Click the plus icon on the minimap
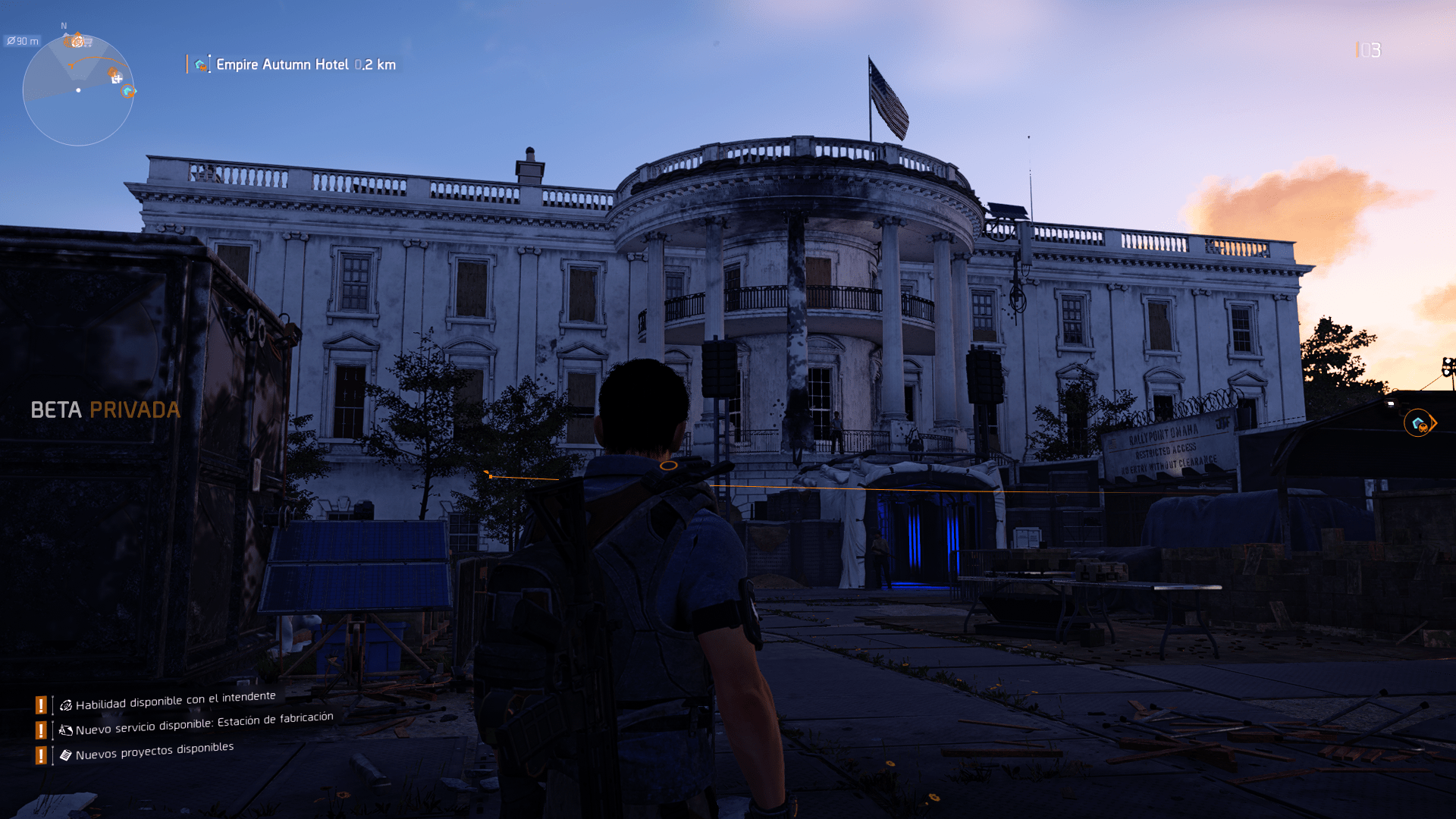 [x=118, y=78]
